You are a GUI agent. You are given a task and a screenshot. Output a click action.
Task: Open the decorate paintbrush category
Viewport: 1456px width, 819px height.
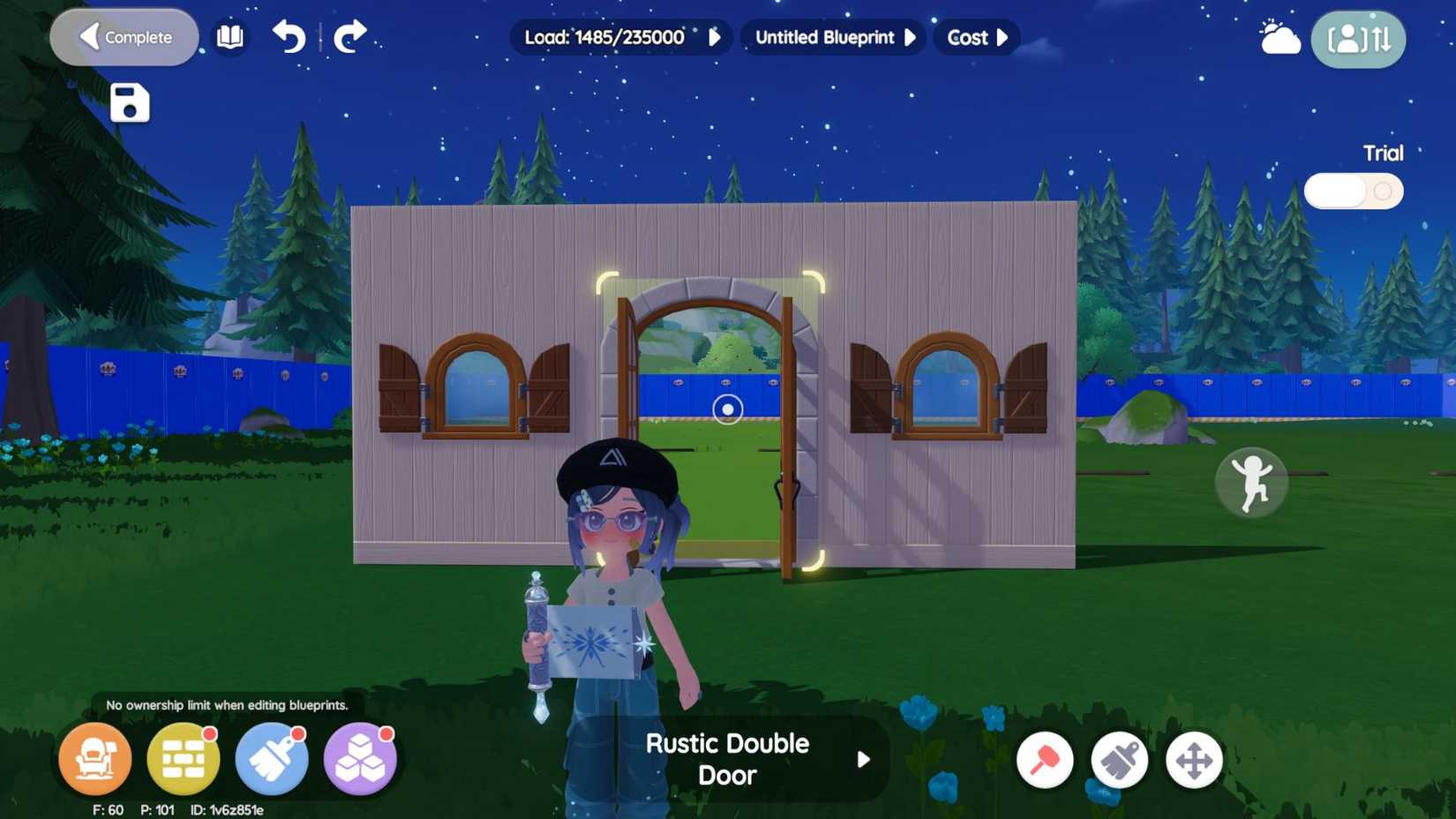pyautogui.click(x=272, y=758)
